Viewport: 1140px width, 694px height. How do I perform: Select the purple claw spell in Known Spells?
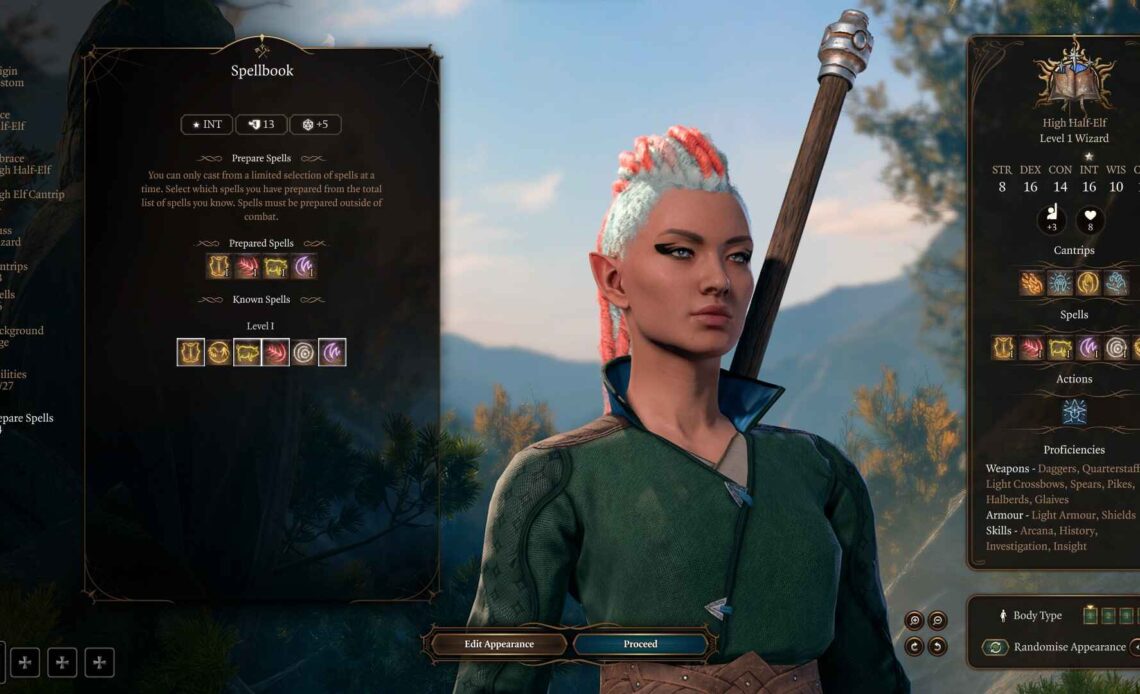point(332,352)
